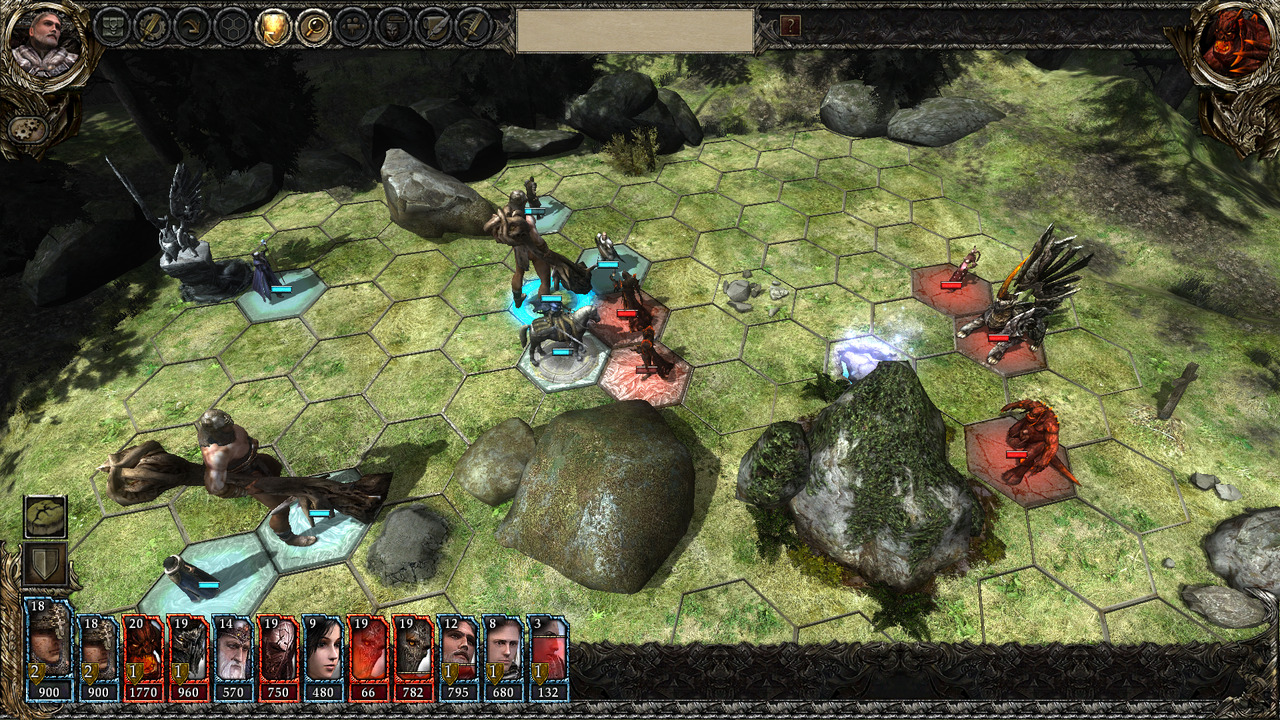The image size is (1280, 720).
Task: Click the bearded hero portrait
Action: [x=45, y=43]
